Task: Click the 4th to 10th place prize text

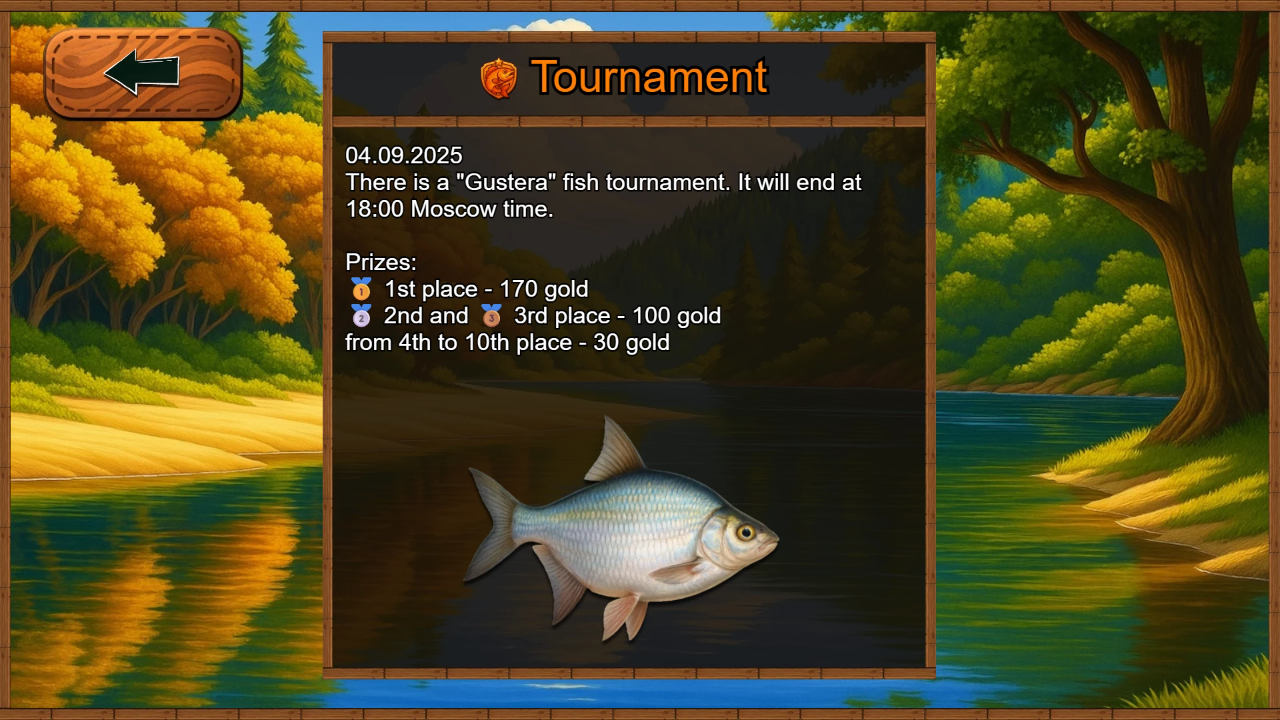Action: click(x=508, y=342)
